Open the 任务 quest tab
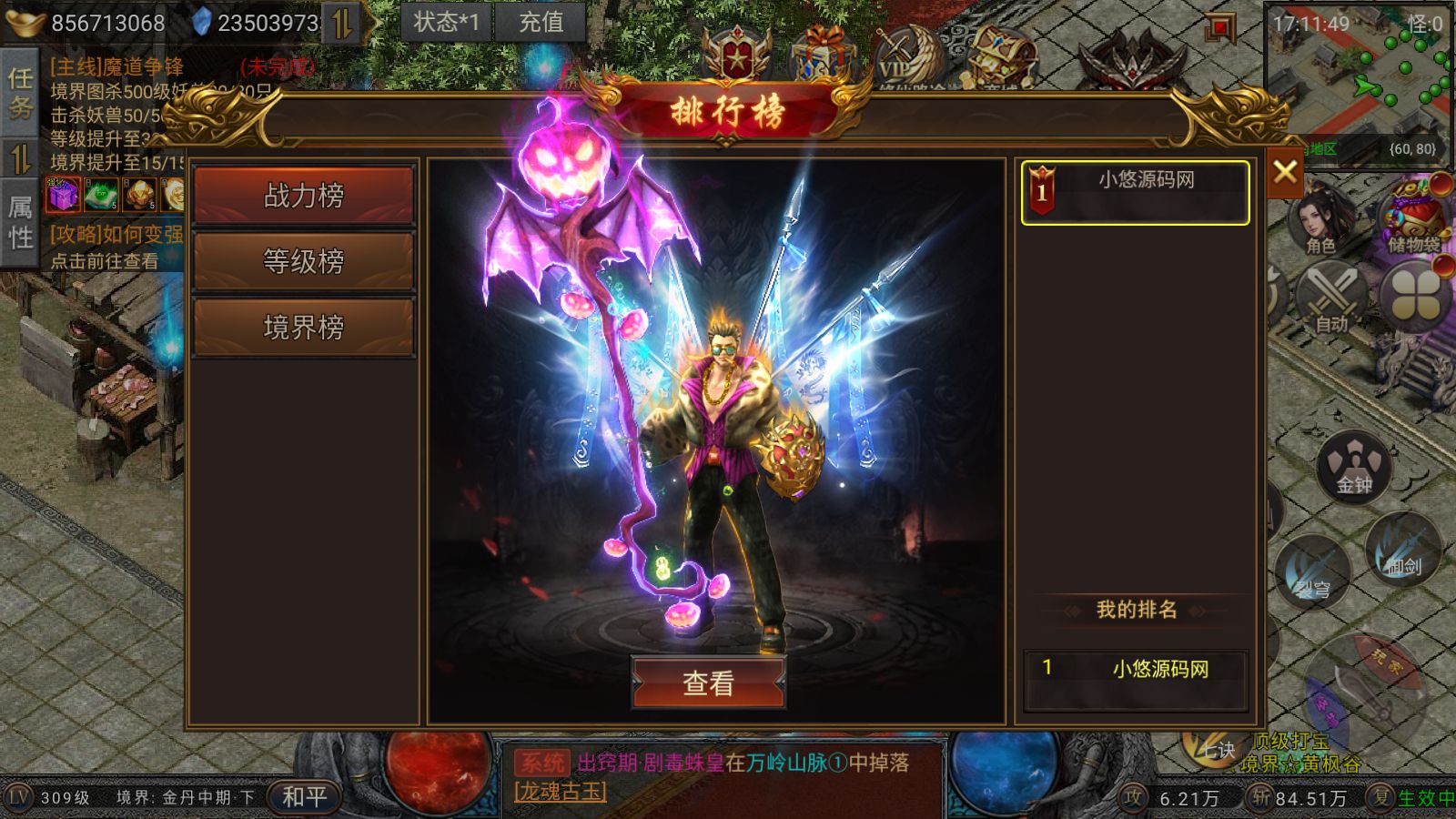 coord(20,93)
